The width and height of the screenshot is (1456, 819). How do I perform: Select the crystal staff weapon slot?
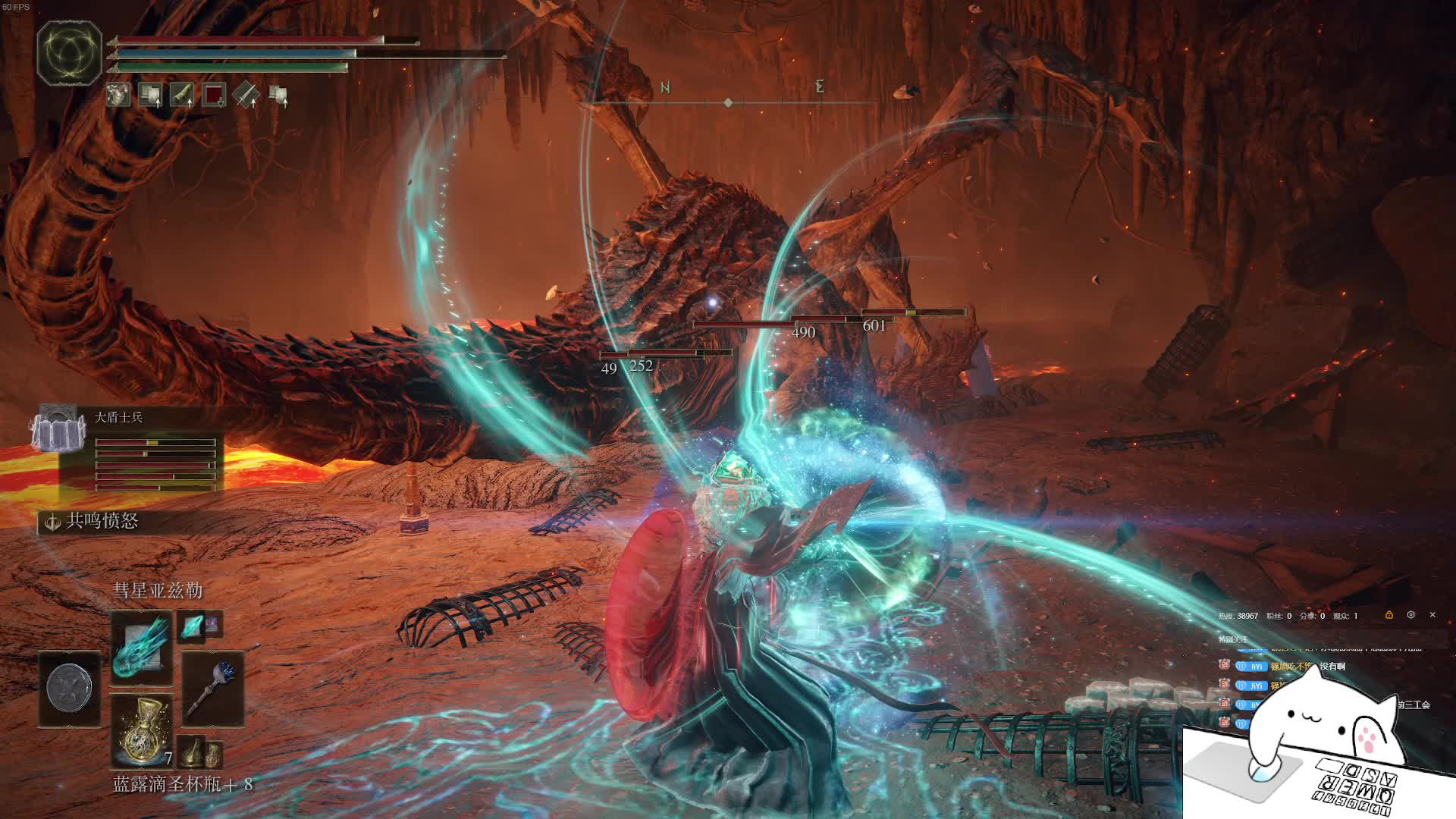tap(212, 689)
